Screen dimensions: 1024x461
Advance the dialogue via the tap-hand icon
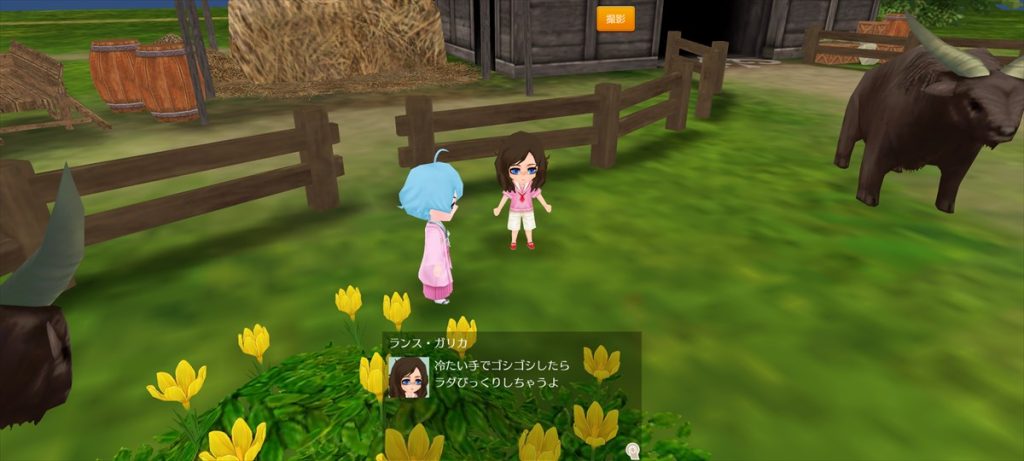(632, 451)
